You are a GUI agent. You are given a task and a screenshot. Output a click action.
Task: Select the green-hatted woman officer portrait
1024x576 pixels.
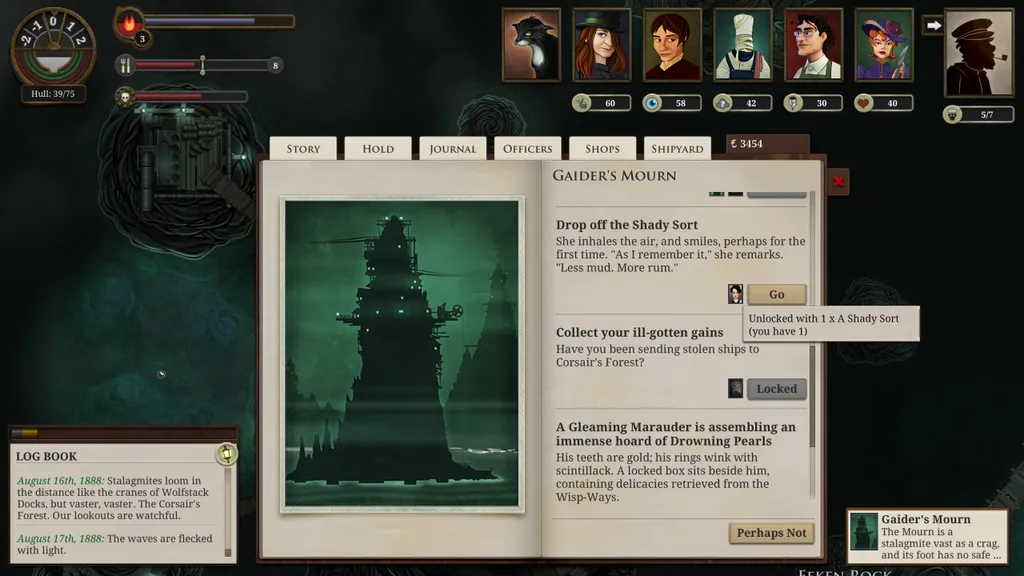click(x=601, y=45)
